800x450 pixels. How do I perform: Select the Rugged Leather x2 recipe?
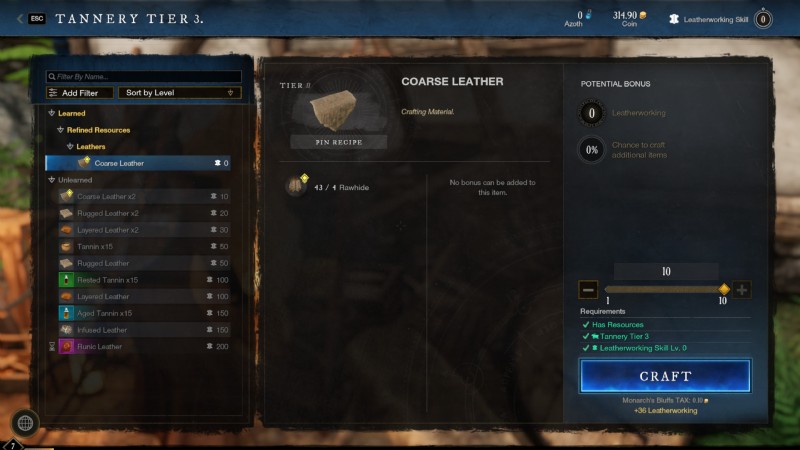(108, 213)
